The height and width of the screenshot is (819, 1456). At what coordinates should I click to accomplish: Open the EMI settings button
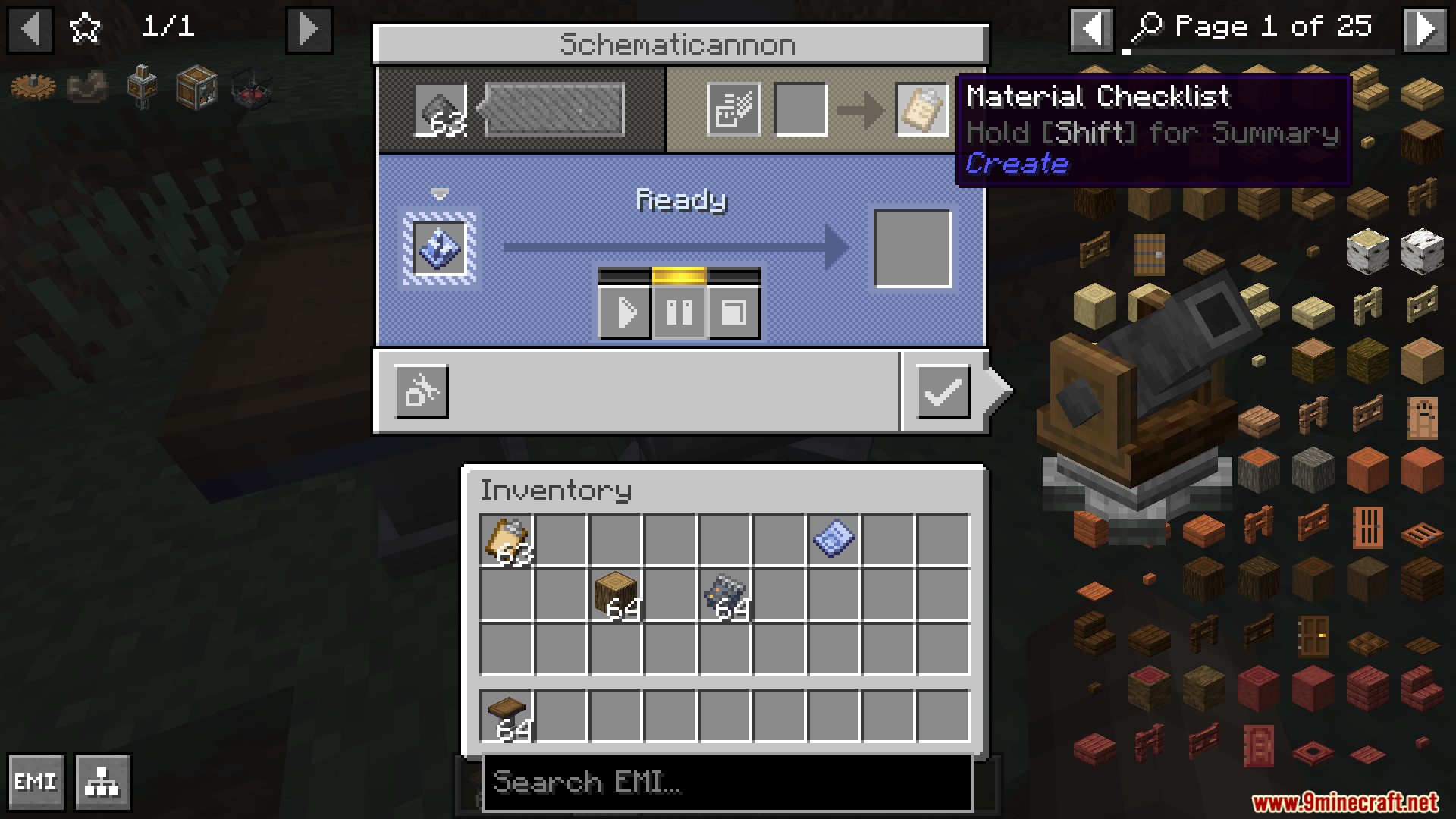[x=36, y=782]
